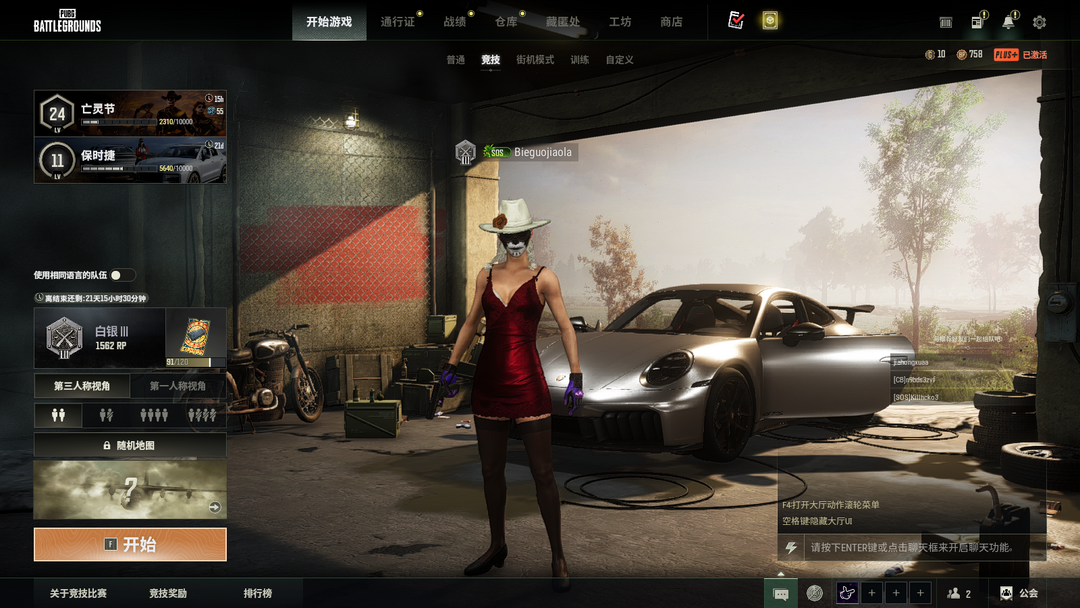Screen dimensions: 1080x608
Task: Select the 训练 training tab
Action: (x=580, y=60)
